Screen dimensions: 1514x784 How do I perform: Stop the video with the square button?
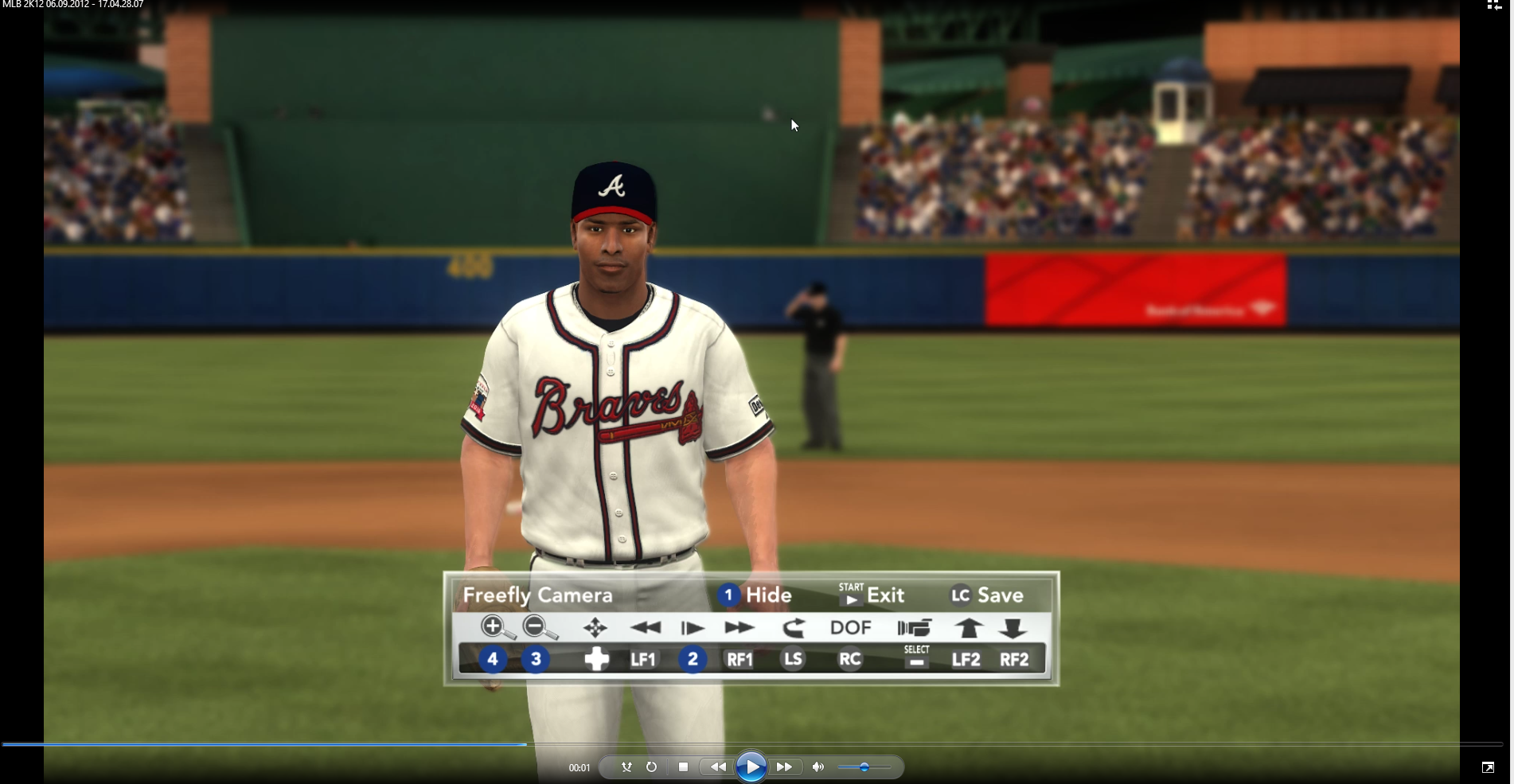[683, 767]
